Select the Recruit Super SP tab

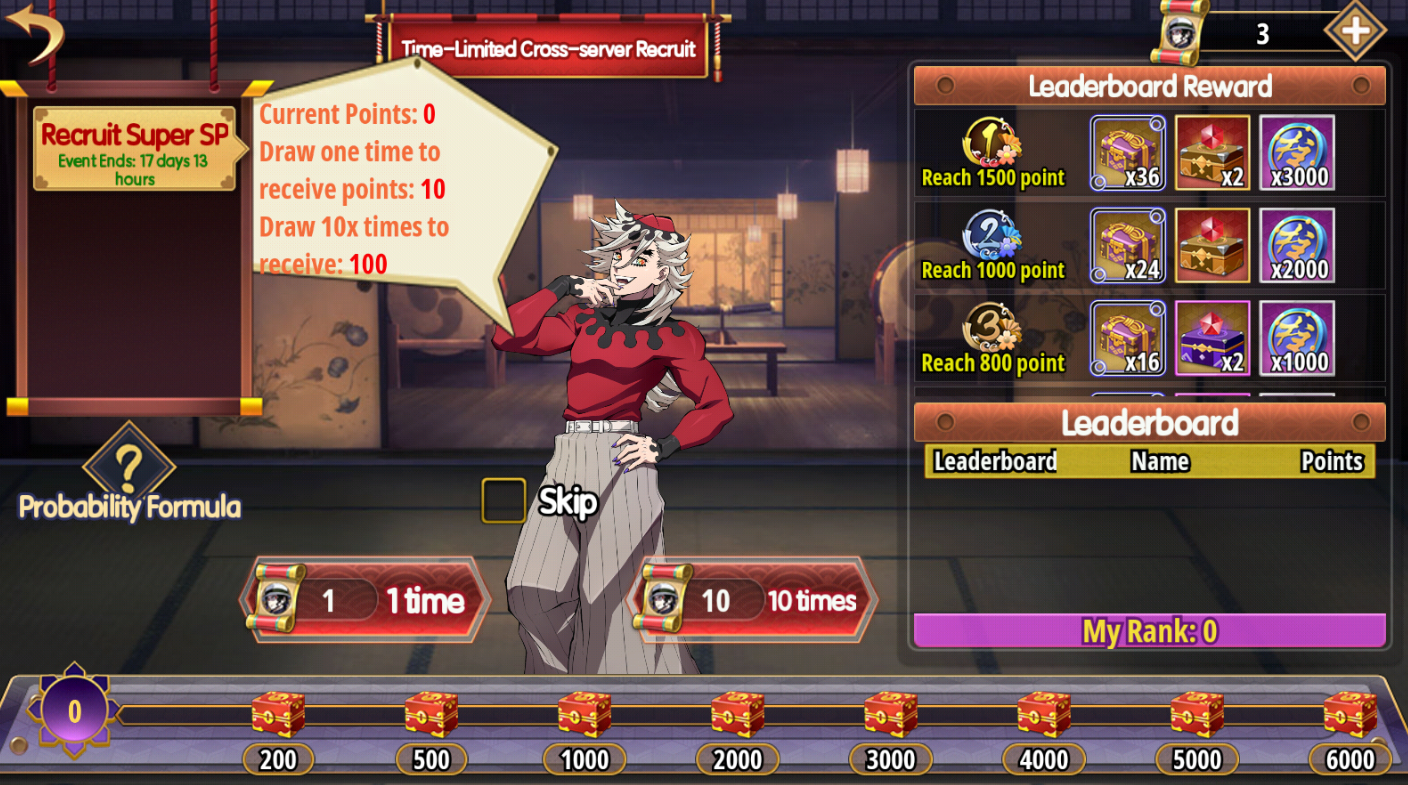[135, 148]
